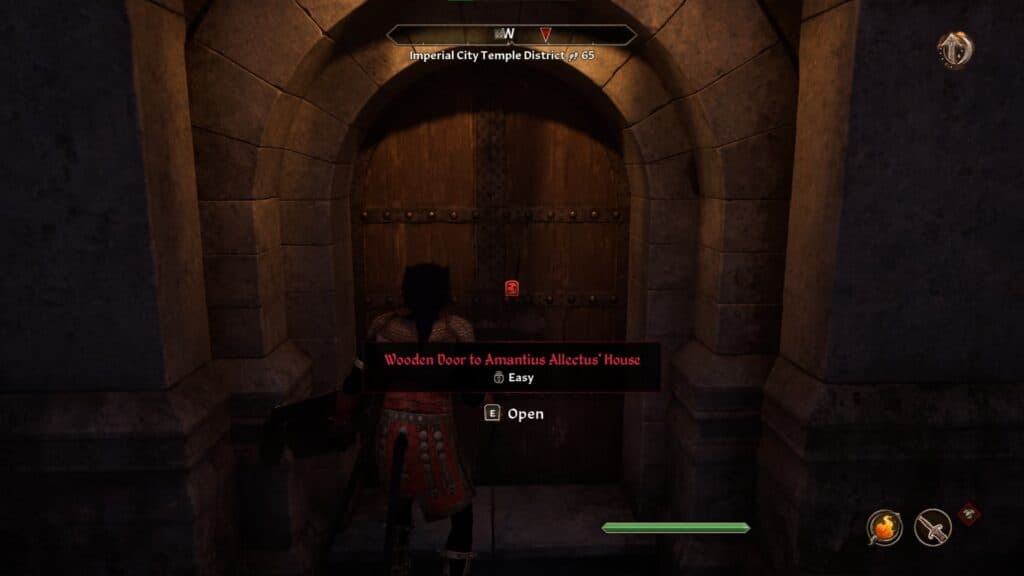Click the red lock marker on the door
Image resolution: width=1024 pixels, height=576 pixels.
tap(511, 289)
